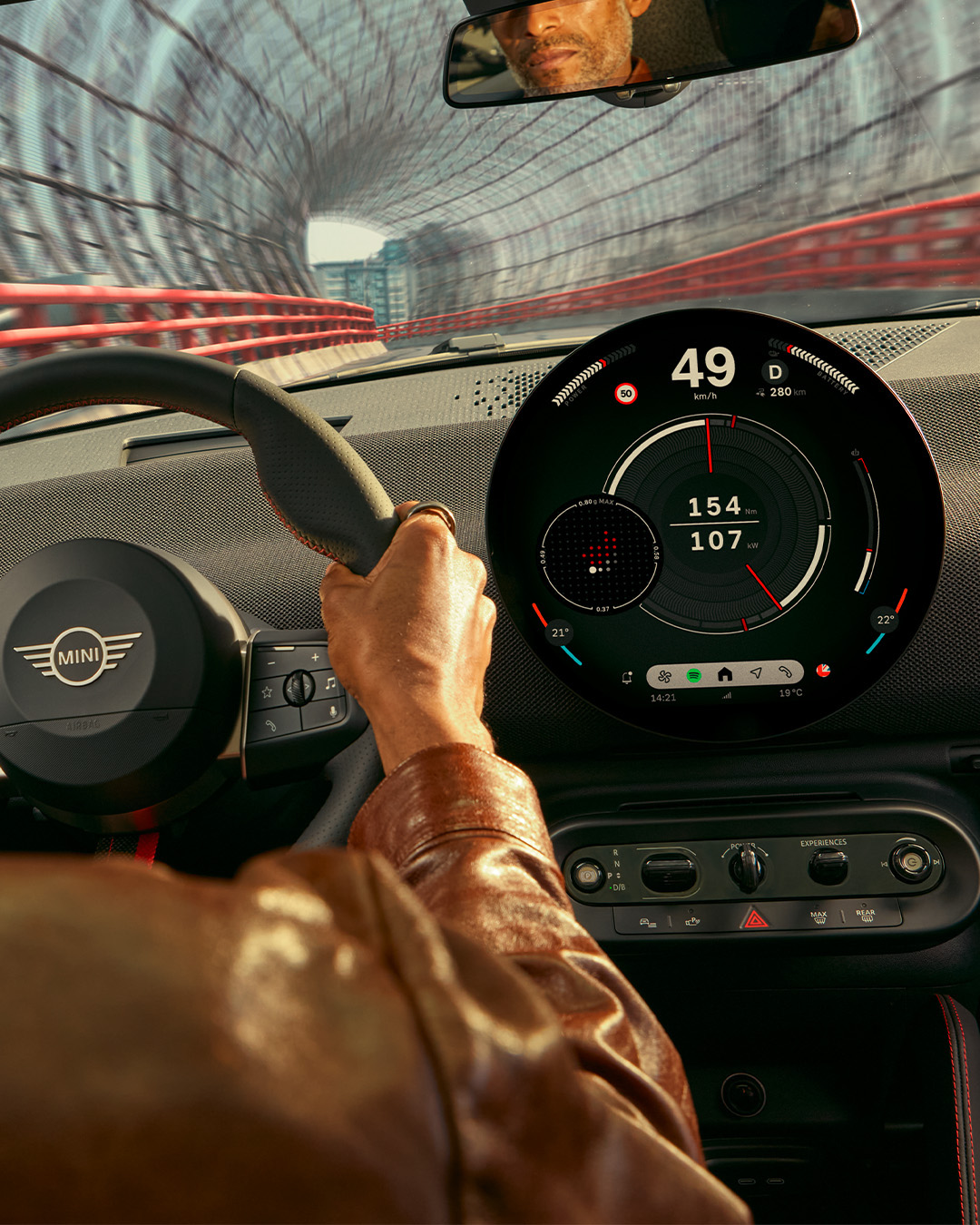Image resolution: width=980 pixels, height=1225 pixels.
Task: Open the phone menu
Action: pyautogui.click(x=785, y=672)
